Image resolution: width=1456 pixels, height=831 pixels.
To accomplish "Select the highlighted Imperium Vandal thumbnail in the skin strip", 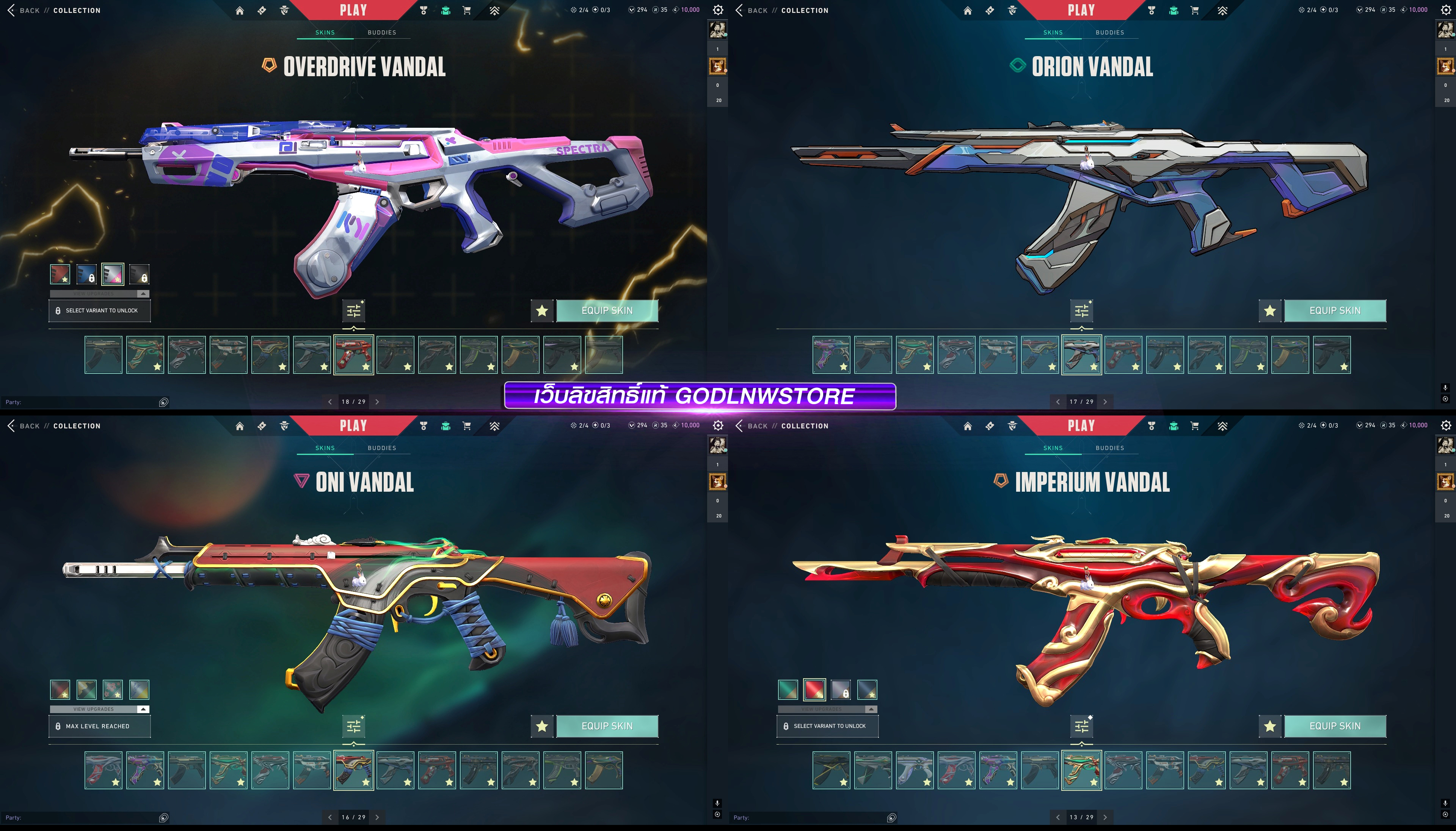I will [1081, 770].
